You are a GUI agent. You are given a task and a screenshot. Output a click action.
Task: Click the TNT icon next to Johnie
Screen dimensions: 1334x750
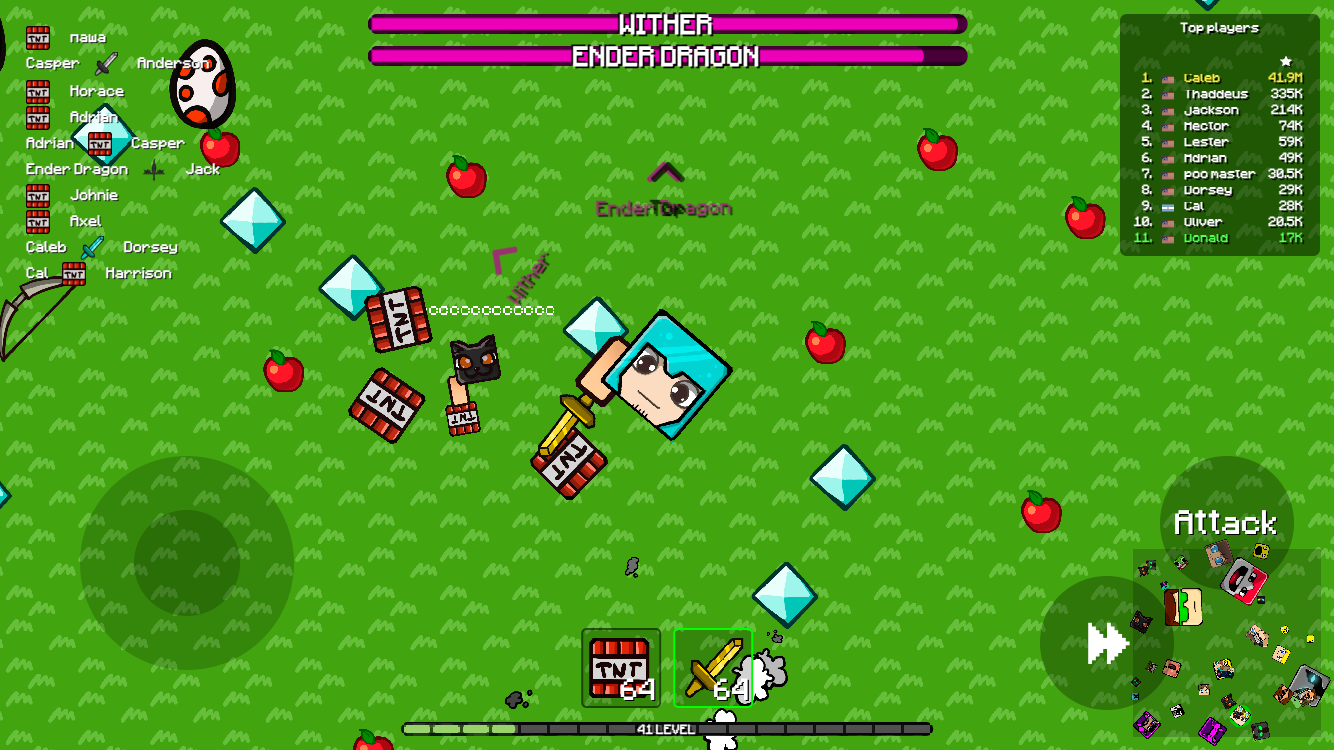[x=37, y=194]
